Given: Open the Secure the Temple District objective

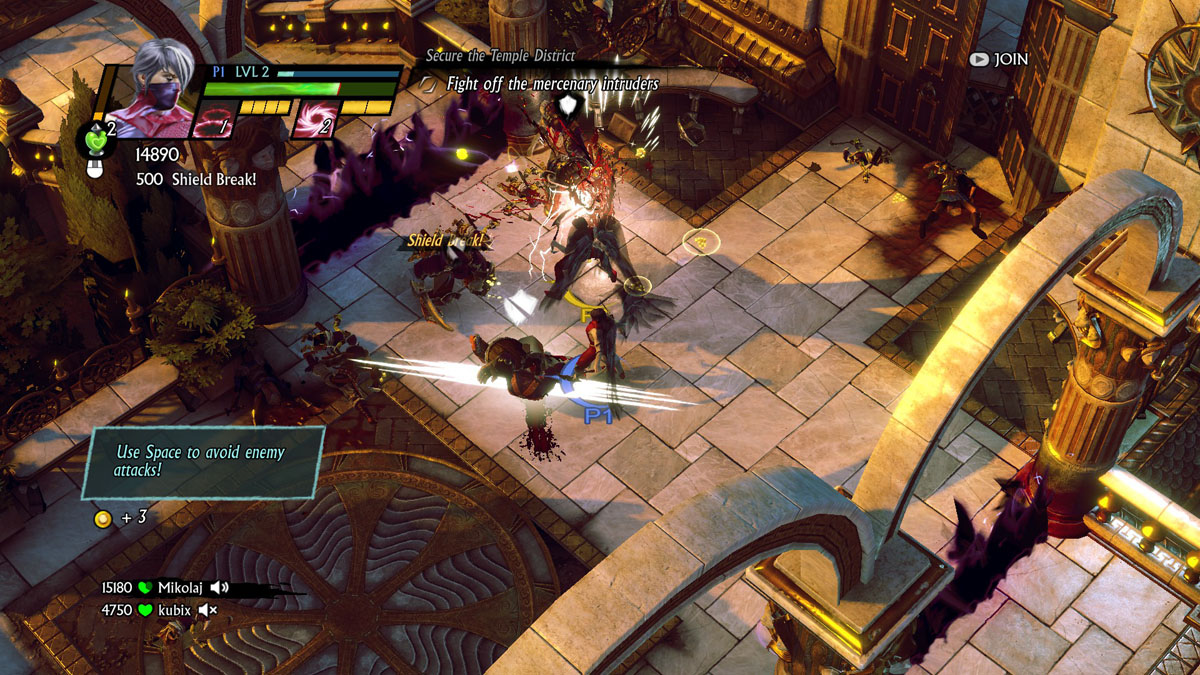Looking at the screenshot, I should (500, 56).
